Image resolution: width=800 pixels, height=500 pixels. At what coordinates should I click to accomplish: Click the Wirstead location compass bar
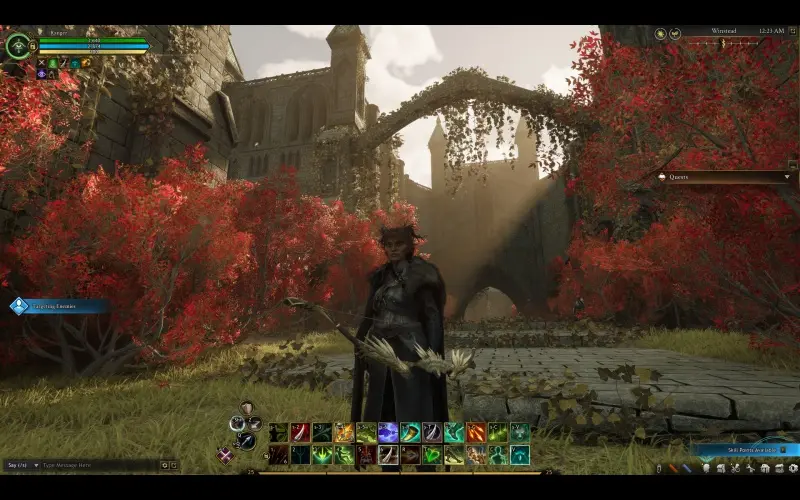pos(722,33)
